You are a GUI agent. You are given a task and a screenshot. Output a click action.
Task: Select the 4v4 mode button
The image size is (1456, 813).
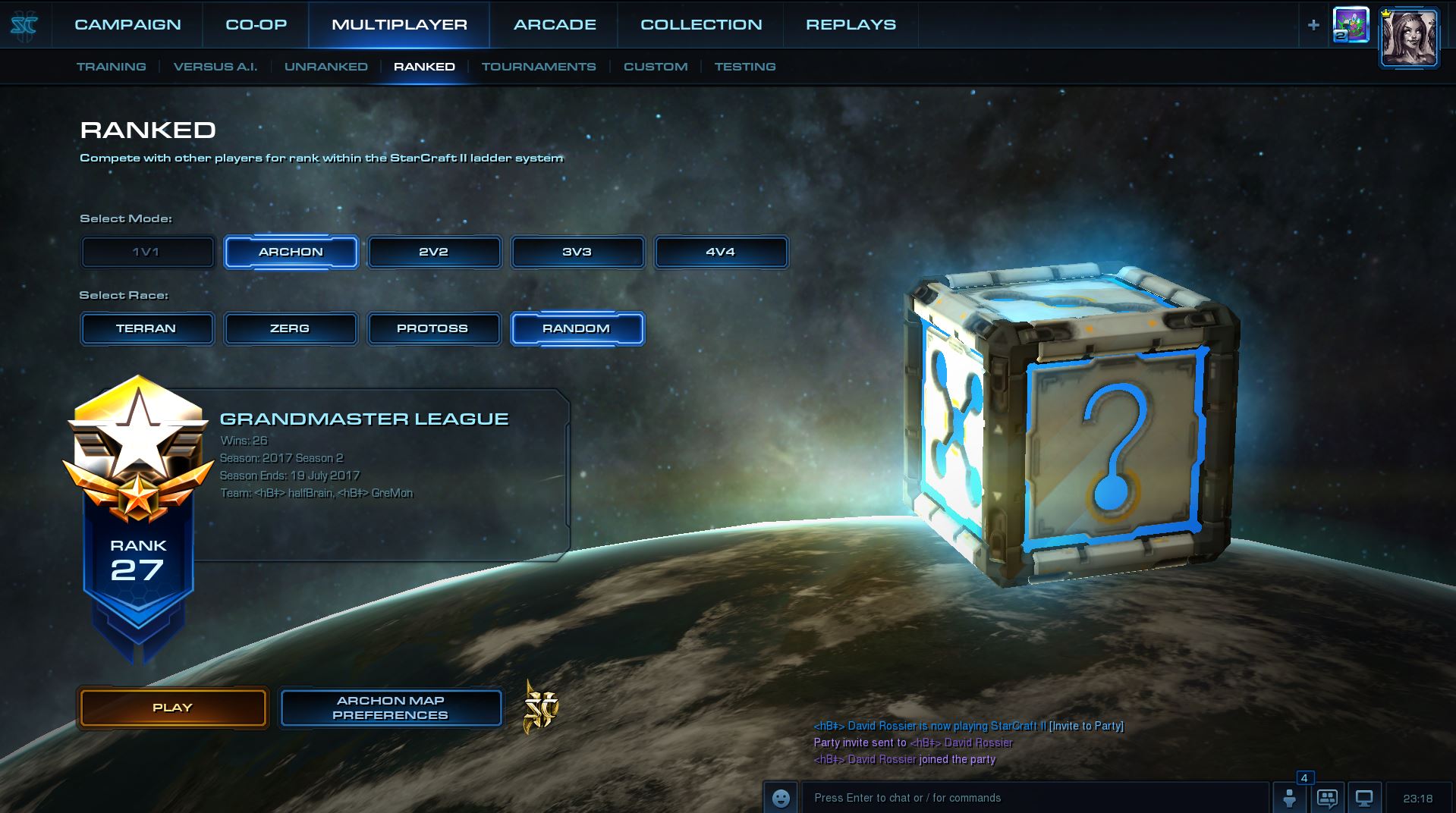click(721, 253)
